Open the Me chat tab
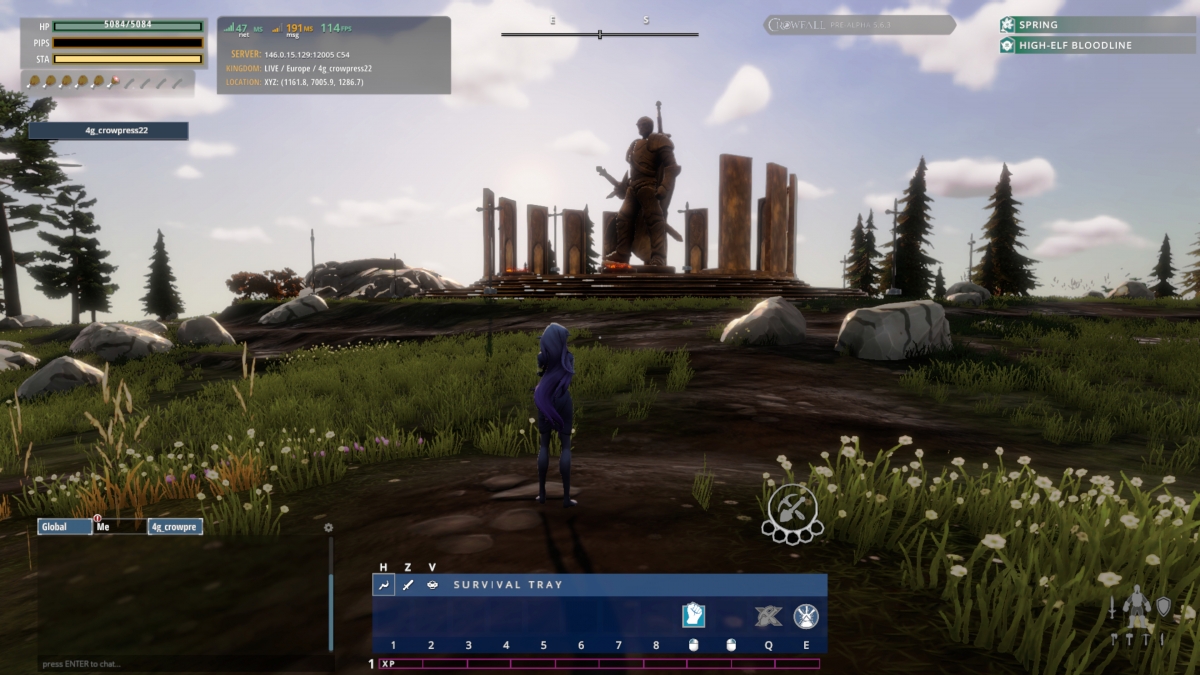1200x675 pixels. pyautogui.click(x=119, y=526)
